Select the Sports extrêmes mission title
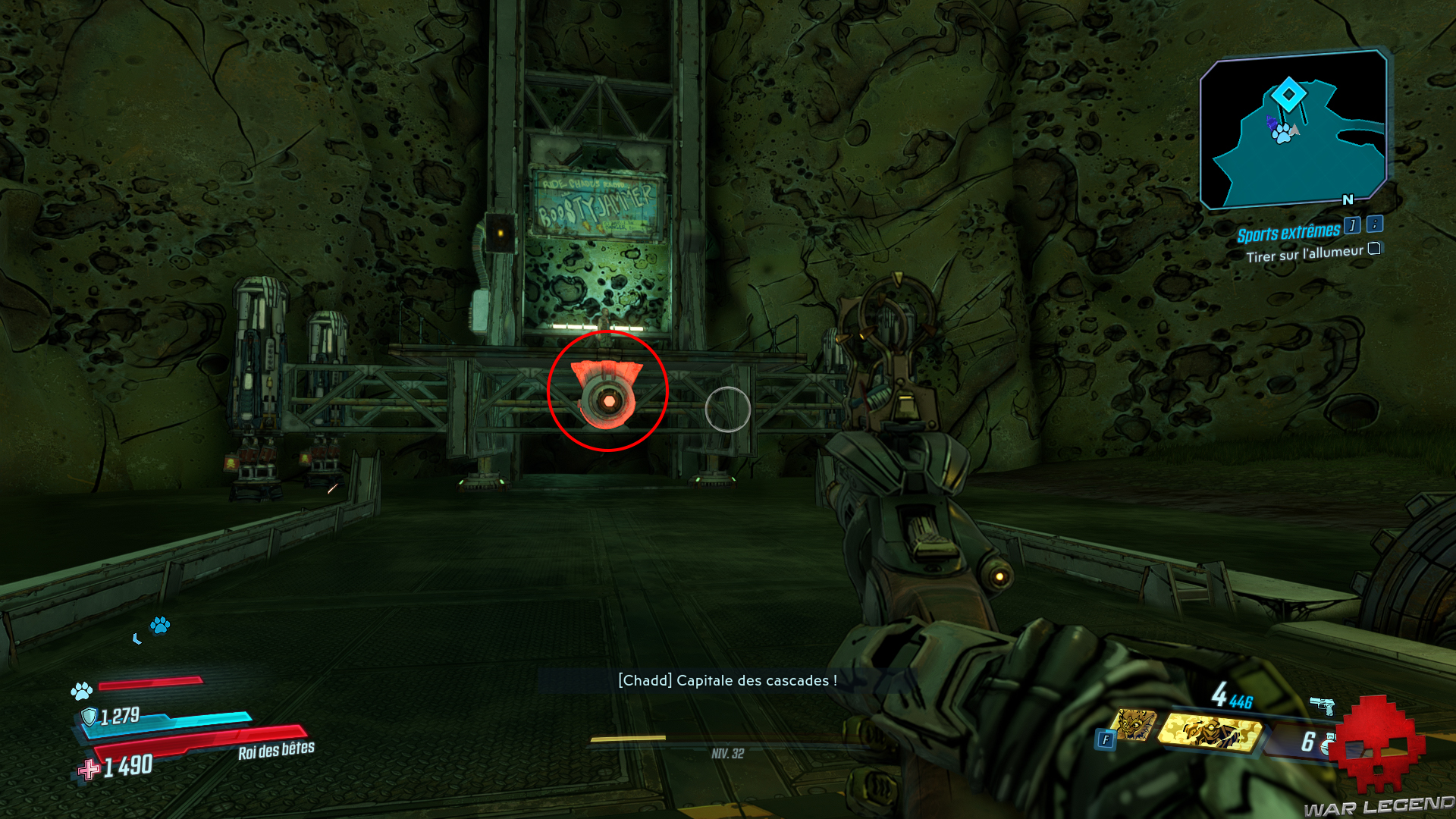Screen dimensions: 1456x819 pyautogui.click(x=1288, y=233)
